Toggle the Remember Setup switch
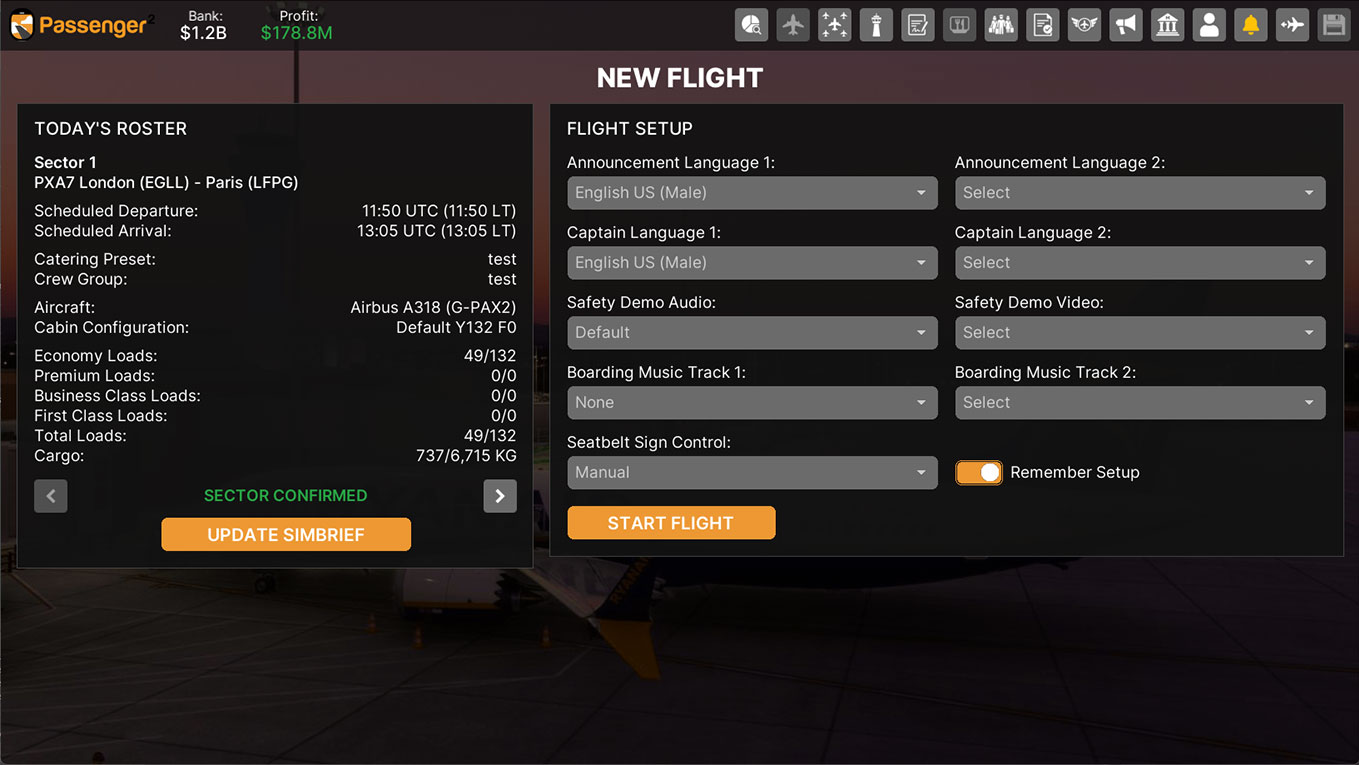 point(979,473)
